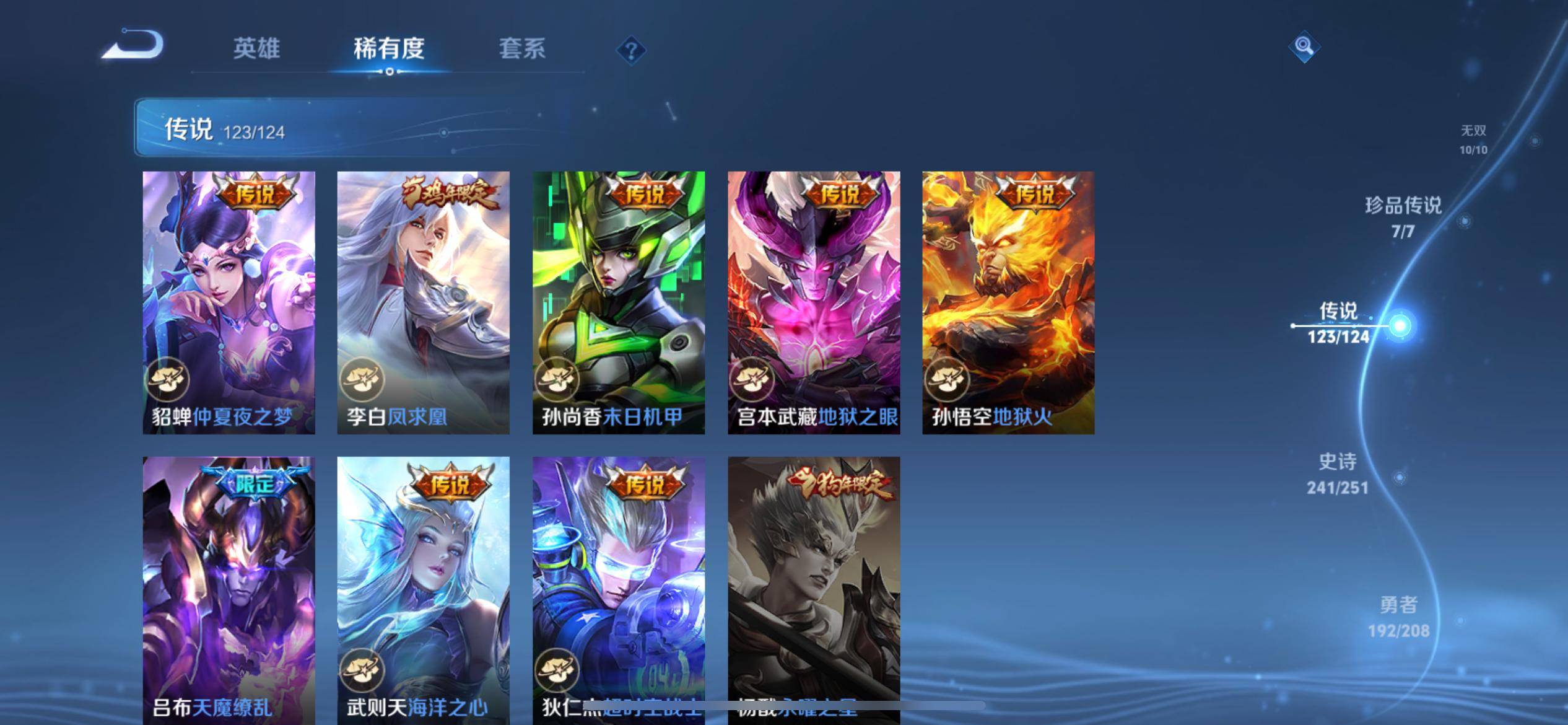Open the magnifier search icon
This screenshot has width=1568, height=725.
coord(1304,46)
